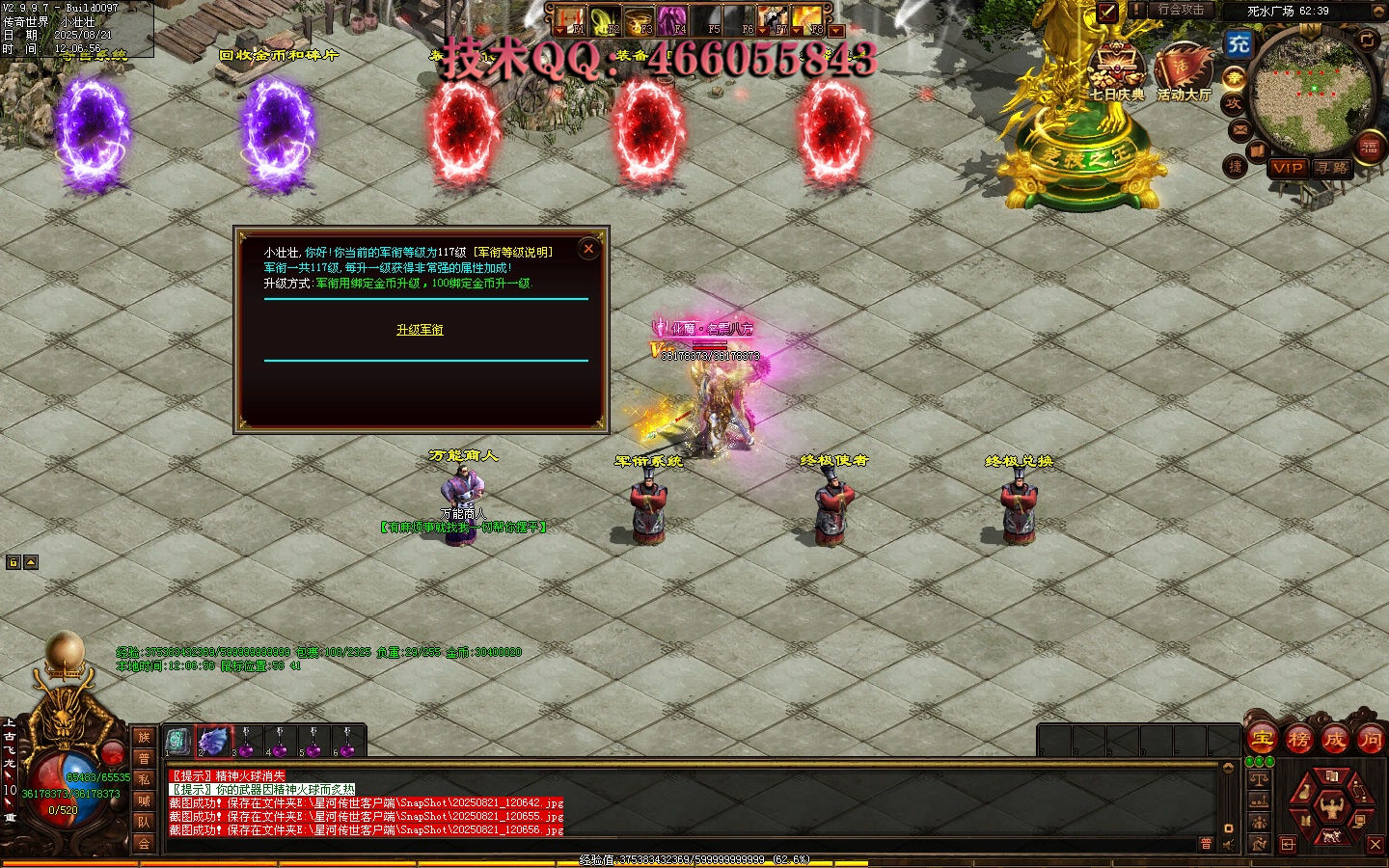The image size is (1389, 868).
Task: Click the red 福 welfare button
Action: (x=1369, y=147)
